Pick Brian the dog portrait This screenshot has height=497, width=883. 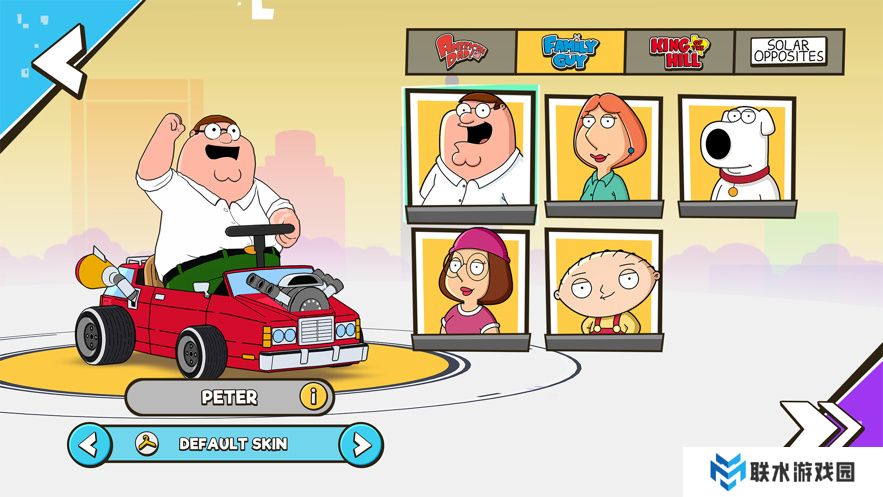pyautogui.click(x=737, y=153)
